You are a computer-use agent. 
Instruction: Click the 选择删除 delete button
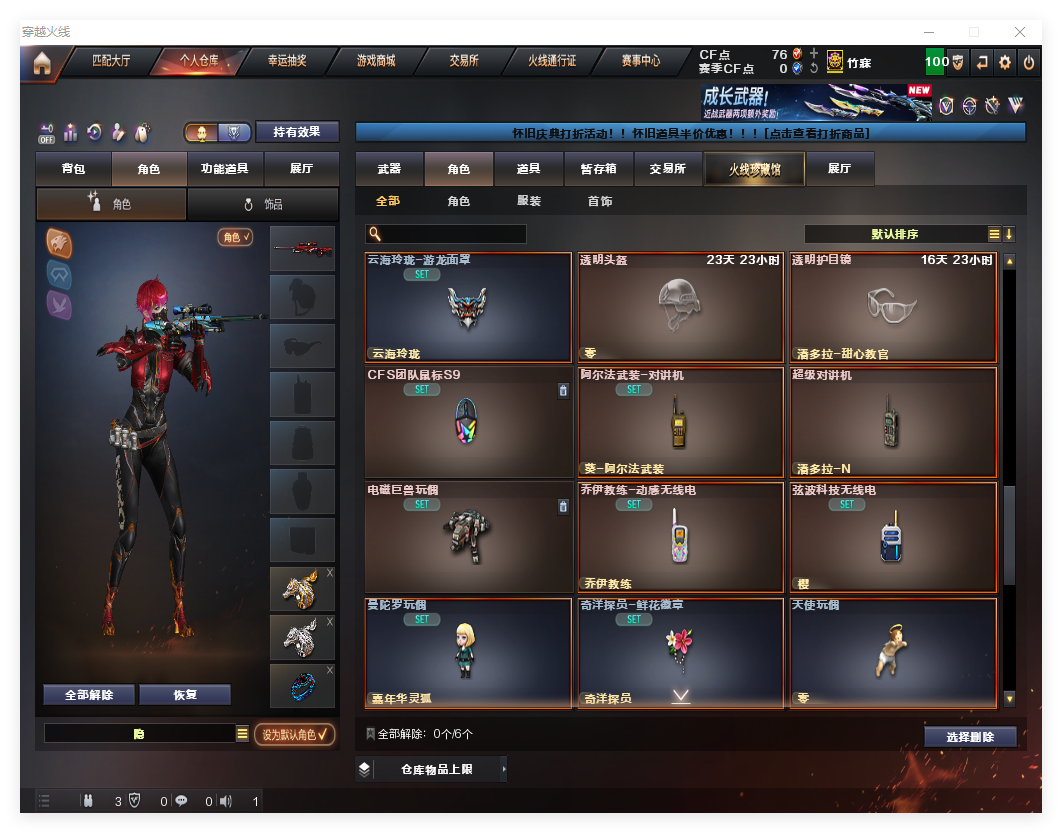point(969,737)
